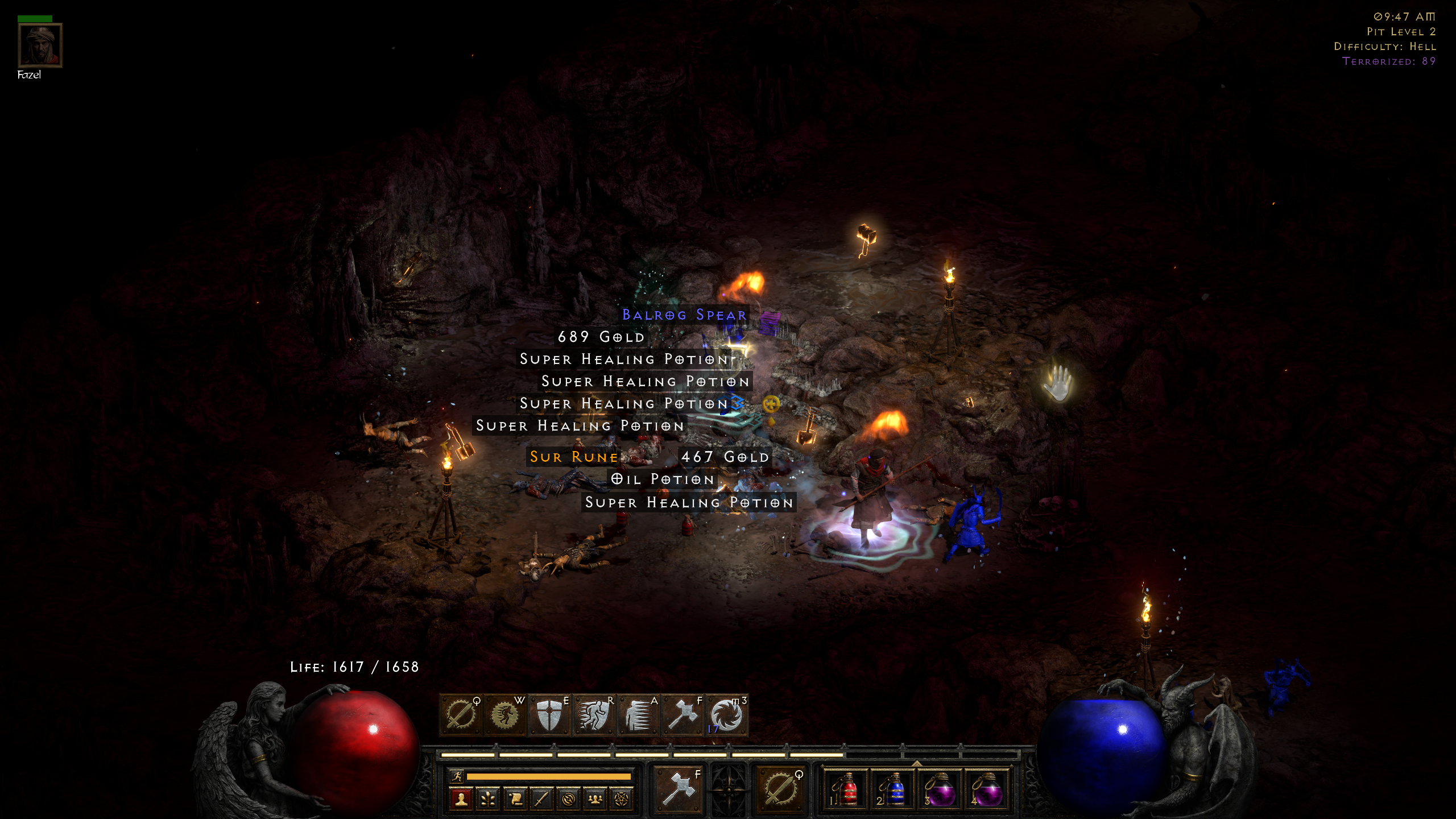Open the pentagram game menu button
Screen dimensions: 1456x819
point(622,800)
